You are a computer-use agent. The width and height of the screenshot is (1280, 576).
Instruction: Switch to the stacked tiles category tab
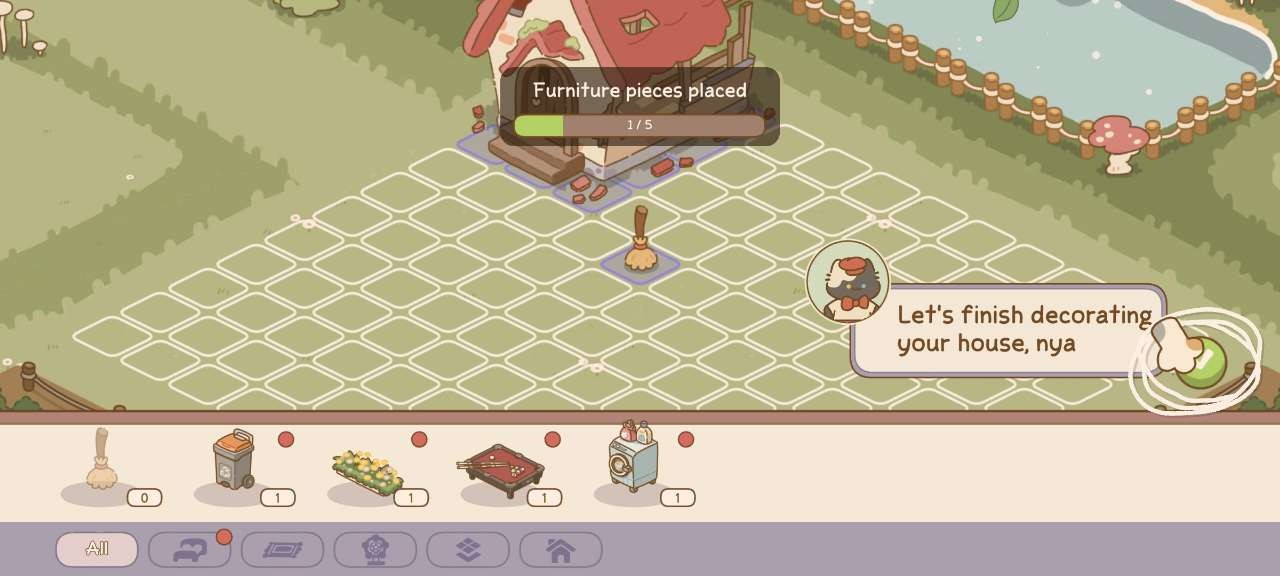468,549
